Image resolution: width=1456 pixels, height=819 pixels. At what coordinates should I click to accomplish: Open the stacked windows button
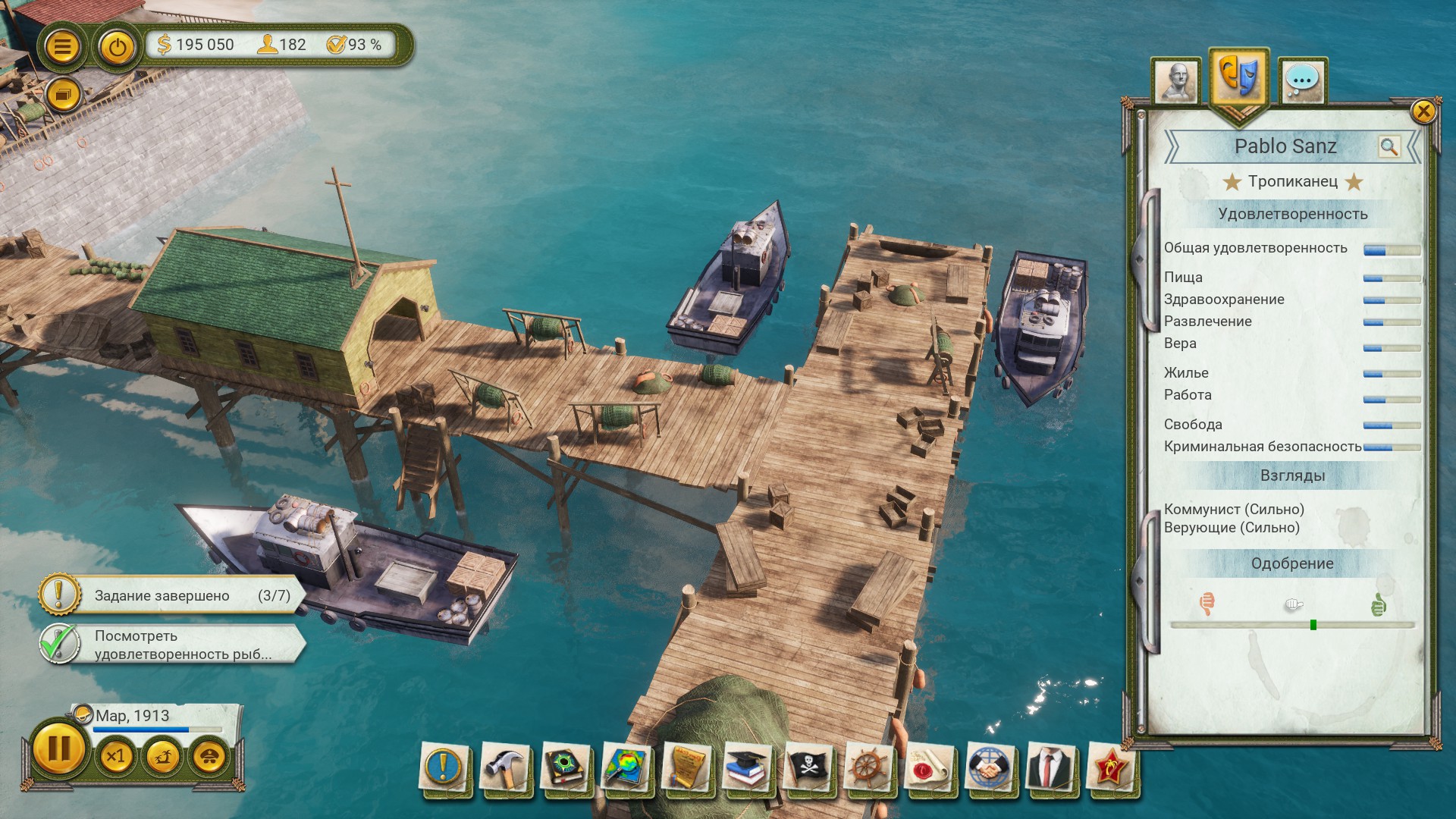pos(62,96)
